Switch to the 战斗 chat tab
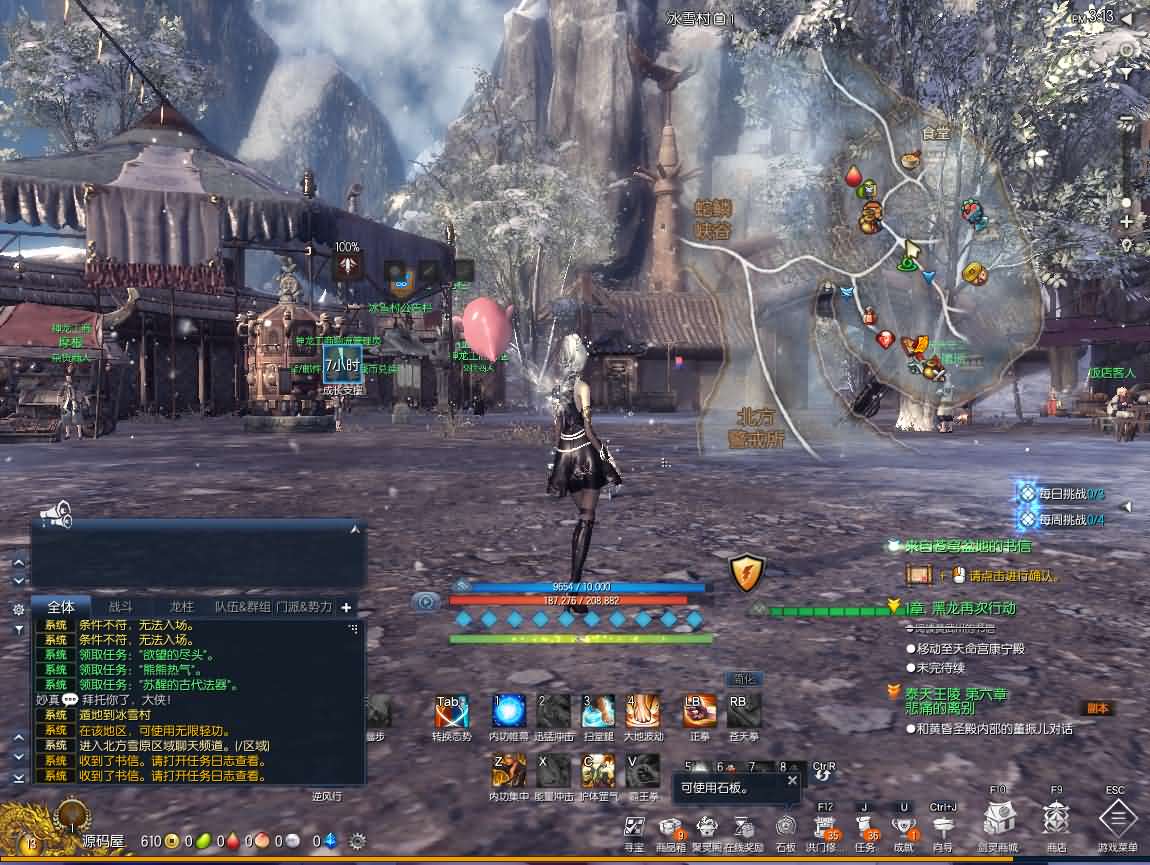The width and height of the screenshot is (1150, 865). [x=120, y=607]
